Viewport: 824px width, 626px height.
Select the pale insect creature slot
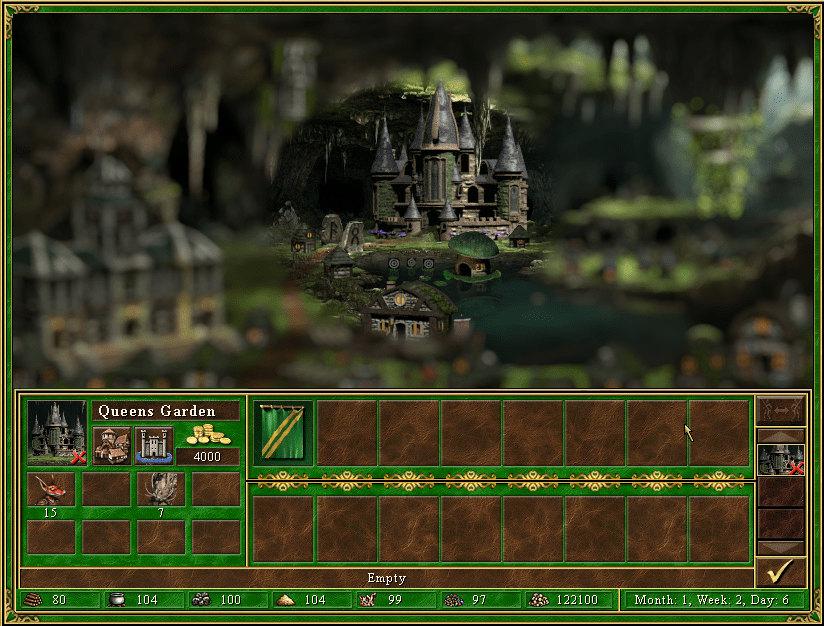coord(161,489)
